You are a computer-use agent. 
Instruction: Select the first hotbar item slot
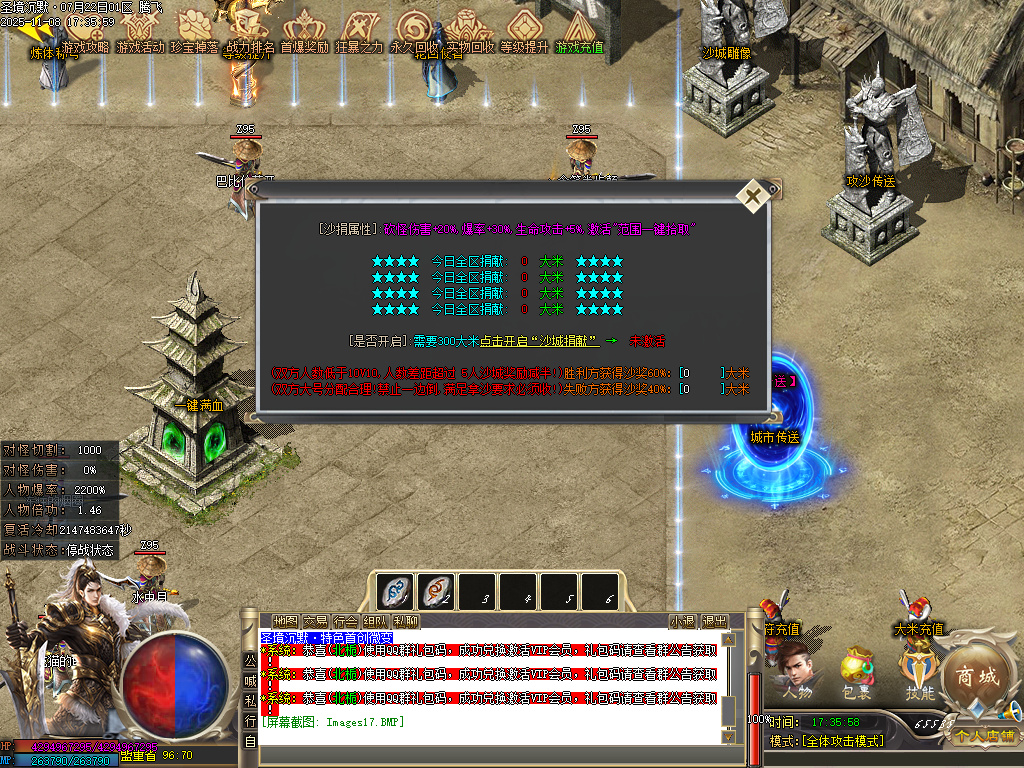tap(395, 591)
